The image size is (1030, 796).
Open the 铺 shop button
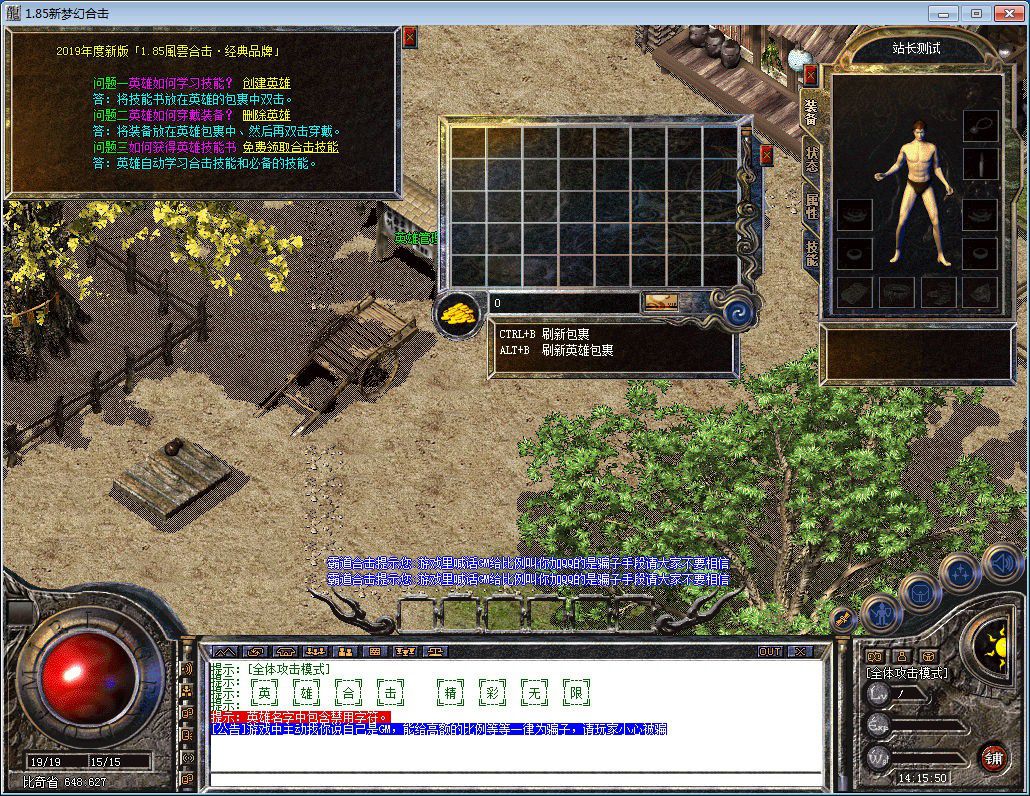coord(992,755)
